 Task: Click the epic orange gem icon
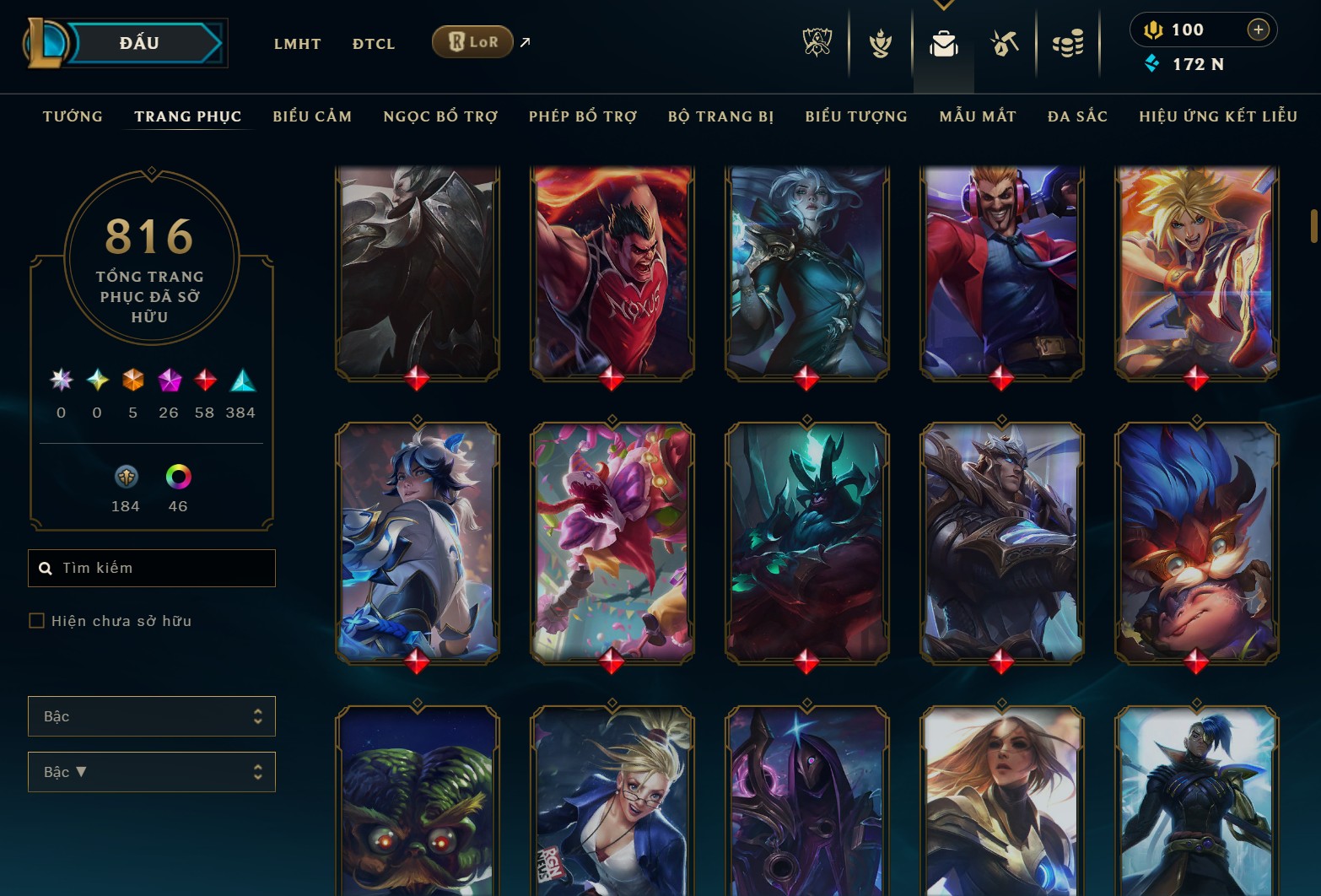click(132, 381)
